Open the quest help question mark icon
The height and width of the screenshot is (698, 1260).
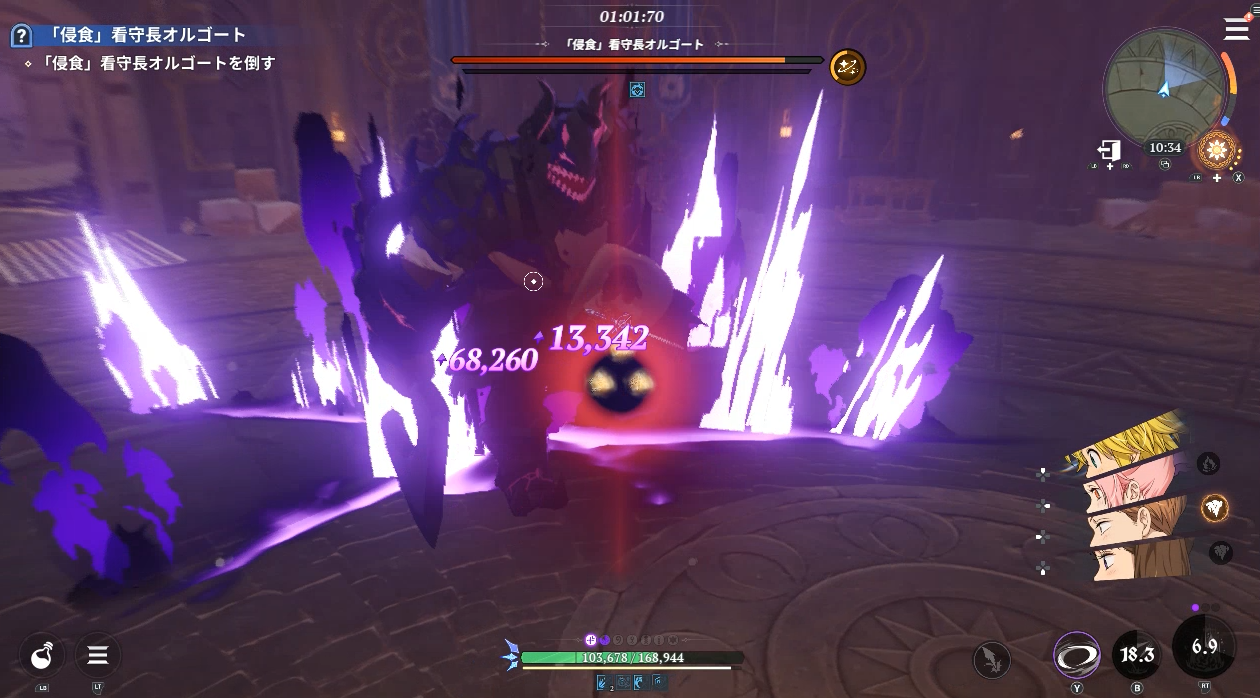click(21, 36)
